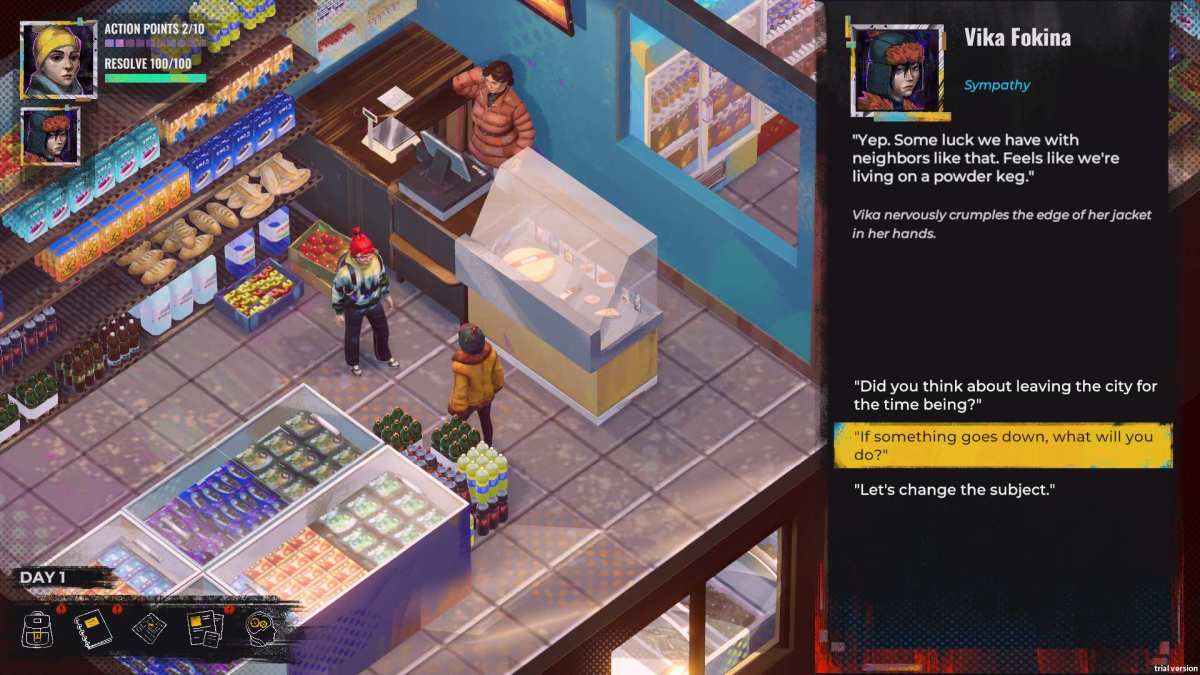Ask Vika about leaving the city

[x=917, y=395]
